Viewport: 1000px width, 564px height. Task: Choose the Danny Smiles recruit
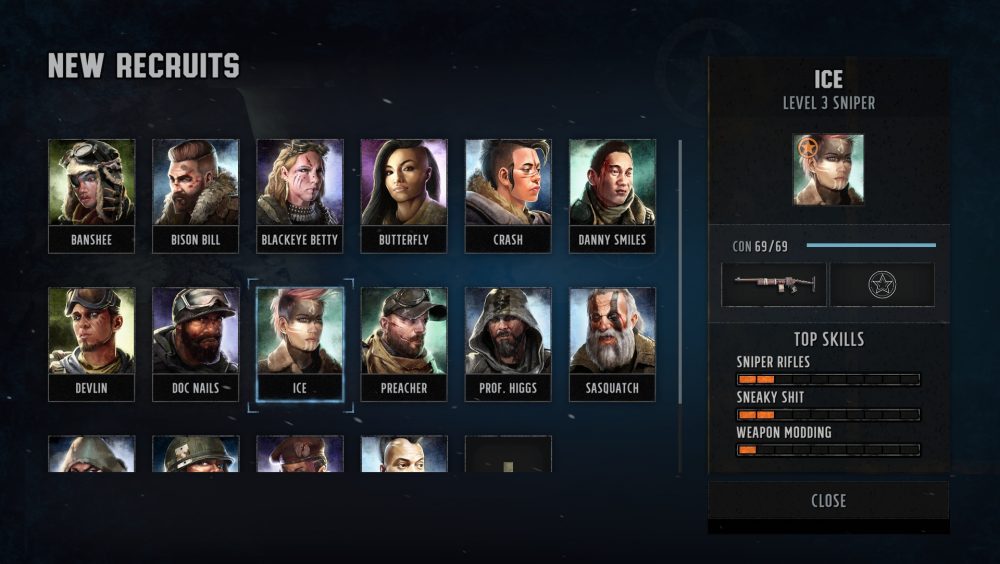tap(612, 195)
